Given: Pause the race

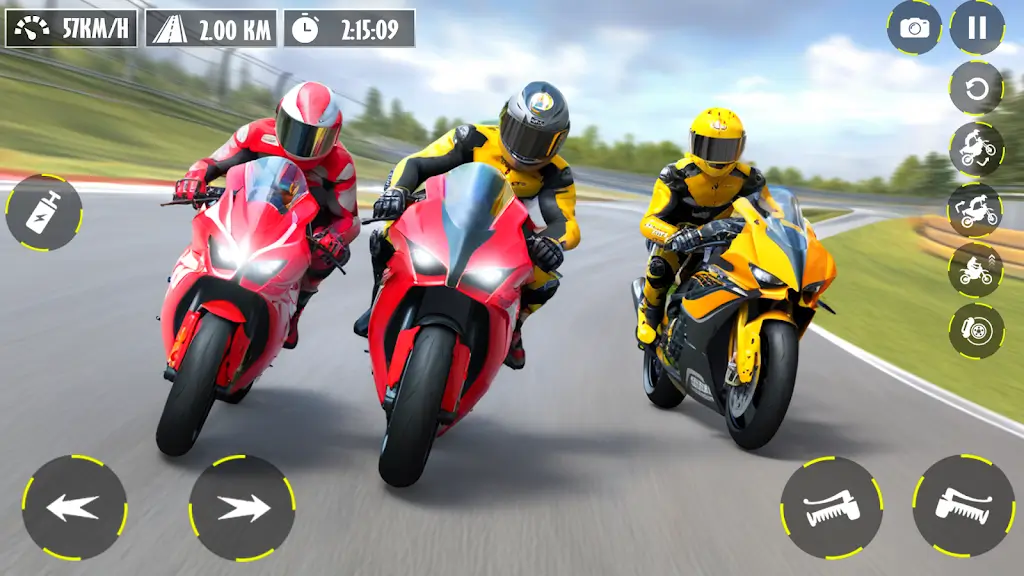Looking at the screenshot, I should pos(977,27).
